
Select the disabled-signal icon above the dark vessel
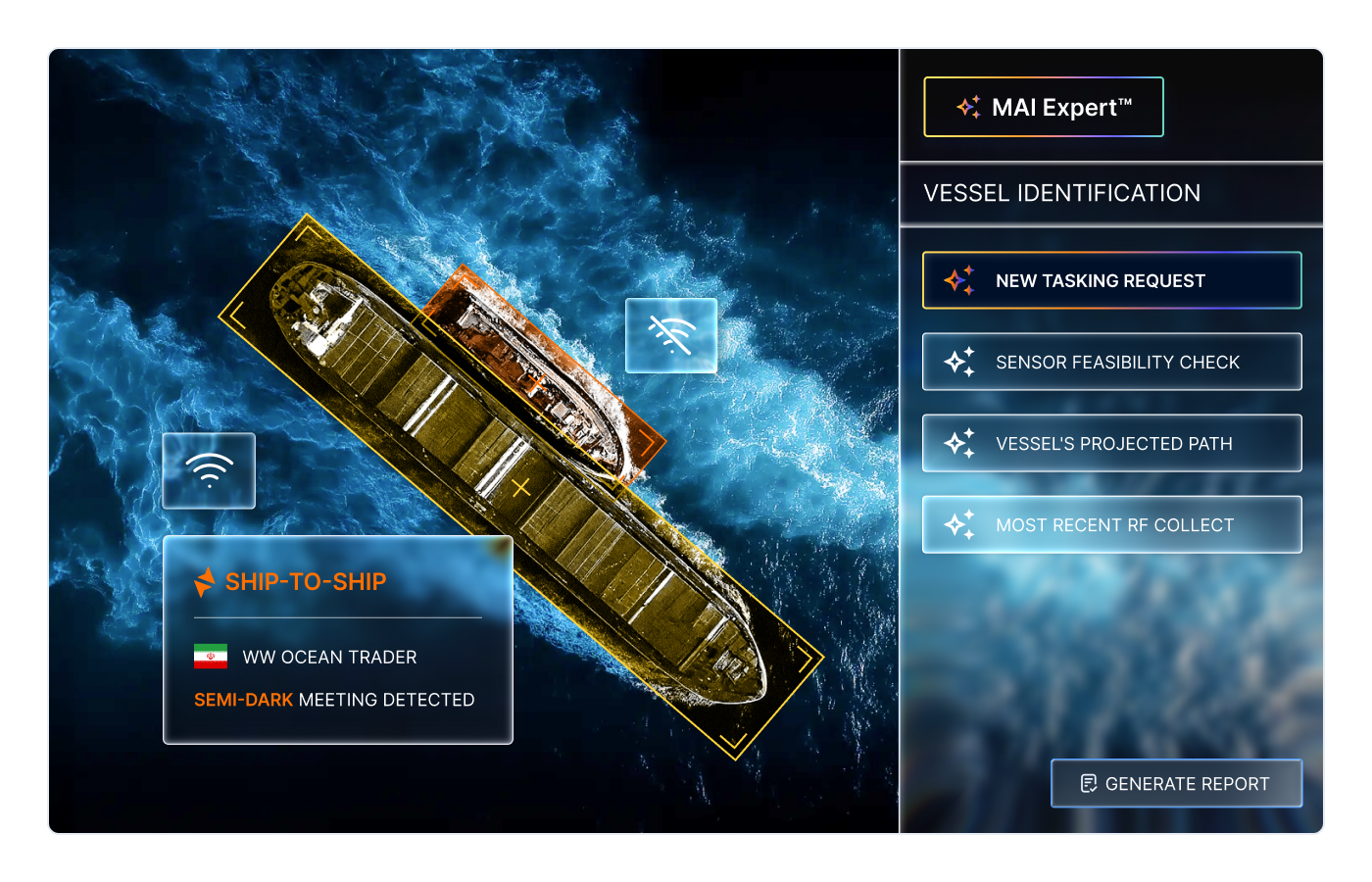coord(670,336)
